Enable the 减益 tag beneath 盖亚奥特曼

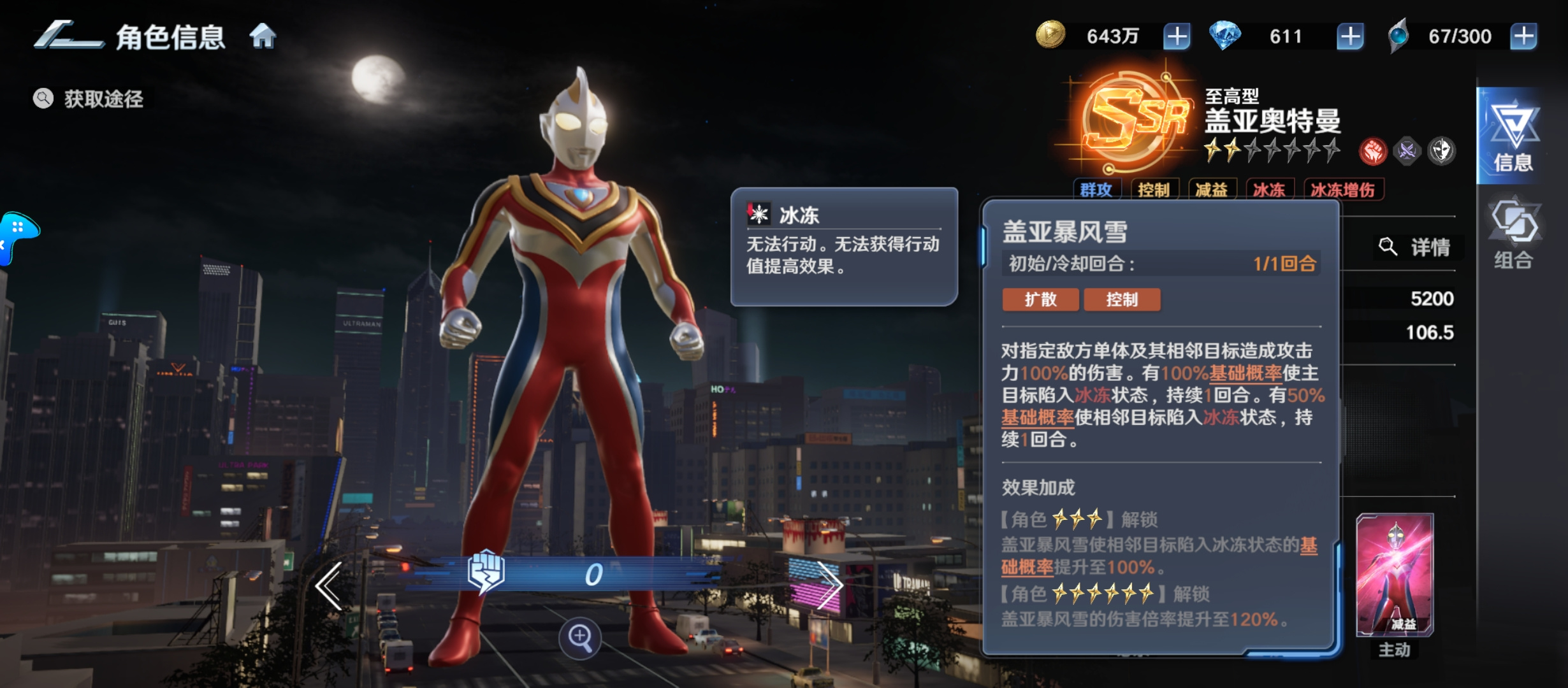(x=1213, y=189)
